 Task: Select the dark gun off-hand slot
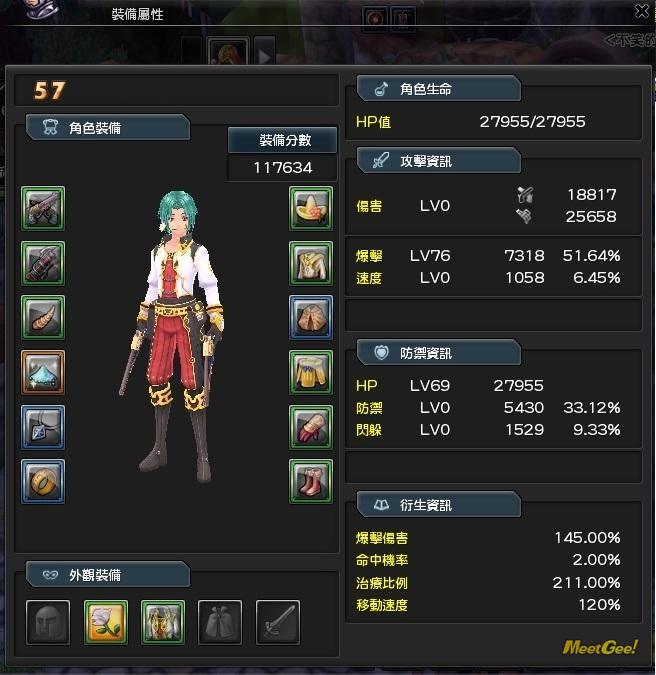[x=43, y=263]
